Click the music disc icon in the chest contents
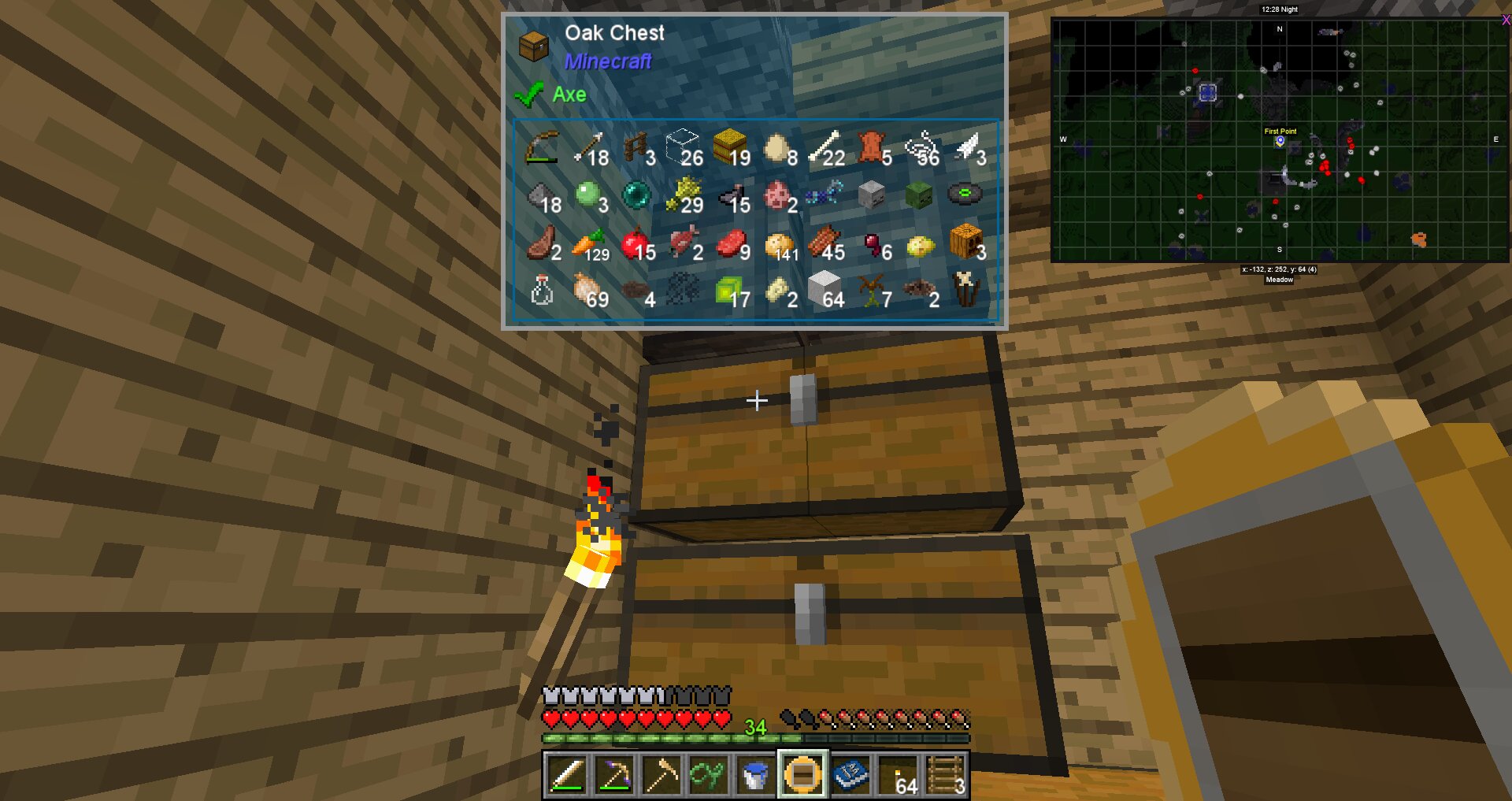The height and width of the screenshot is (801, 1512). pos(965,193)
